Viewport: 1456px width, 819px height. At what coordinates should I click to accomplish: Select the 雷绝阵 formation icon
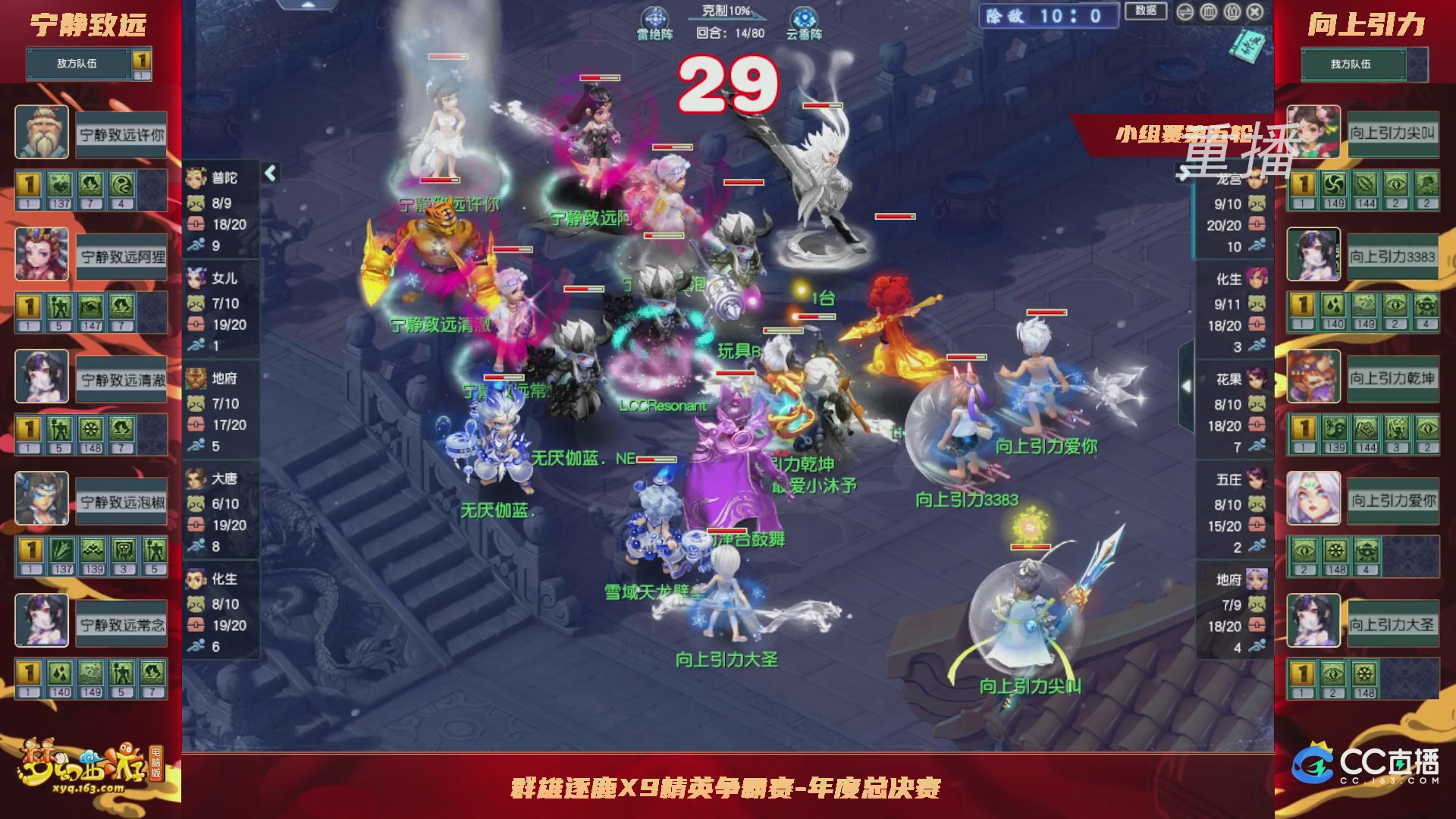(x=657, y=17)
